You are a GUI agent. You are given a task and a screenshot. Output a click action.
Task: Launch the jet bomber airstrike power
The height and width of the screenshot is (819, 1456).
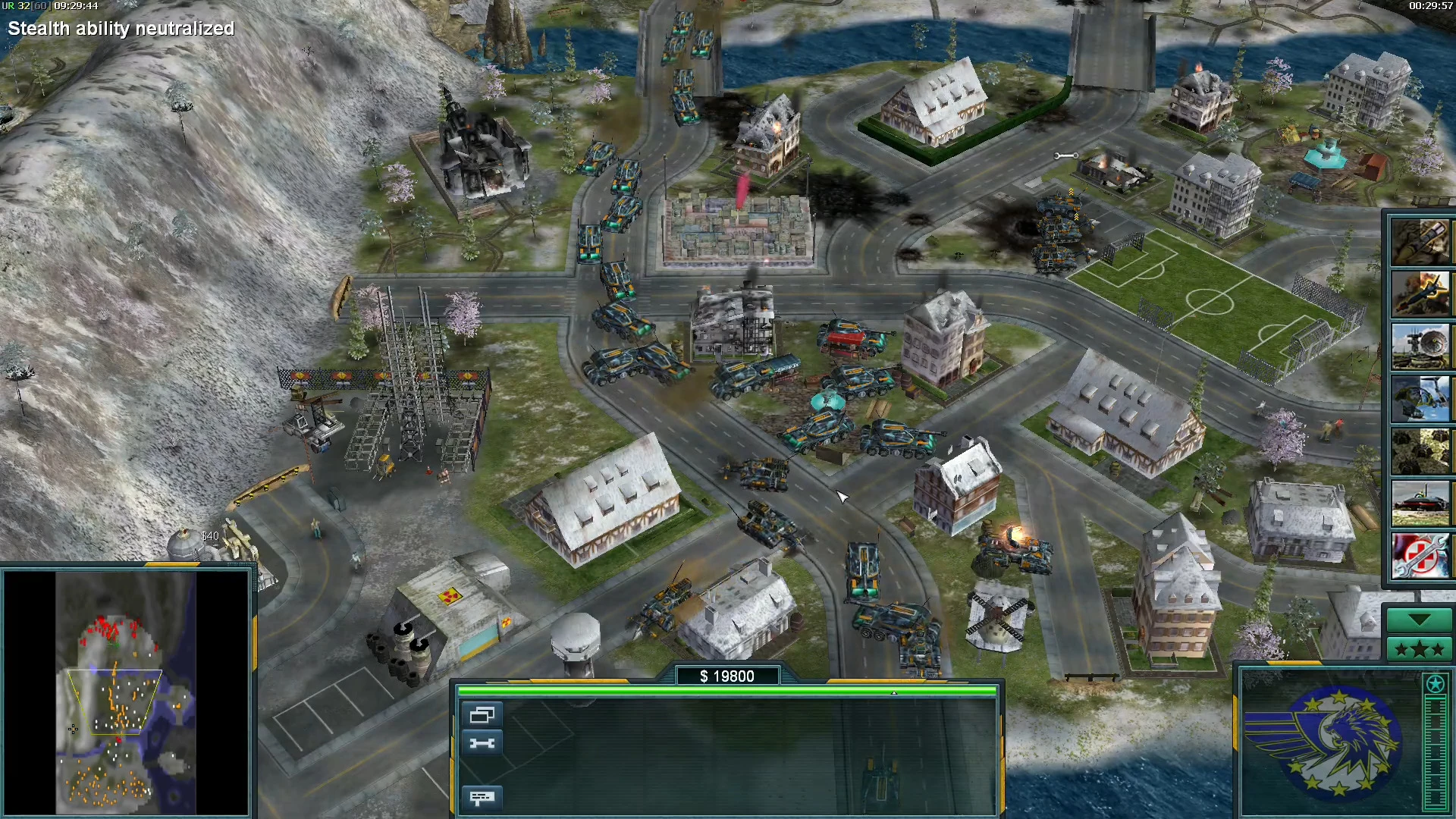(x=1420, y=293)
